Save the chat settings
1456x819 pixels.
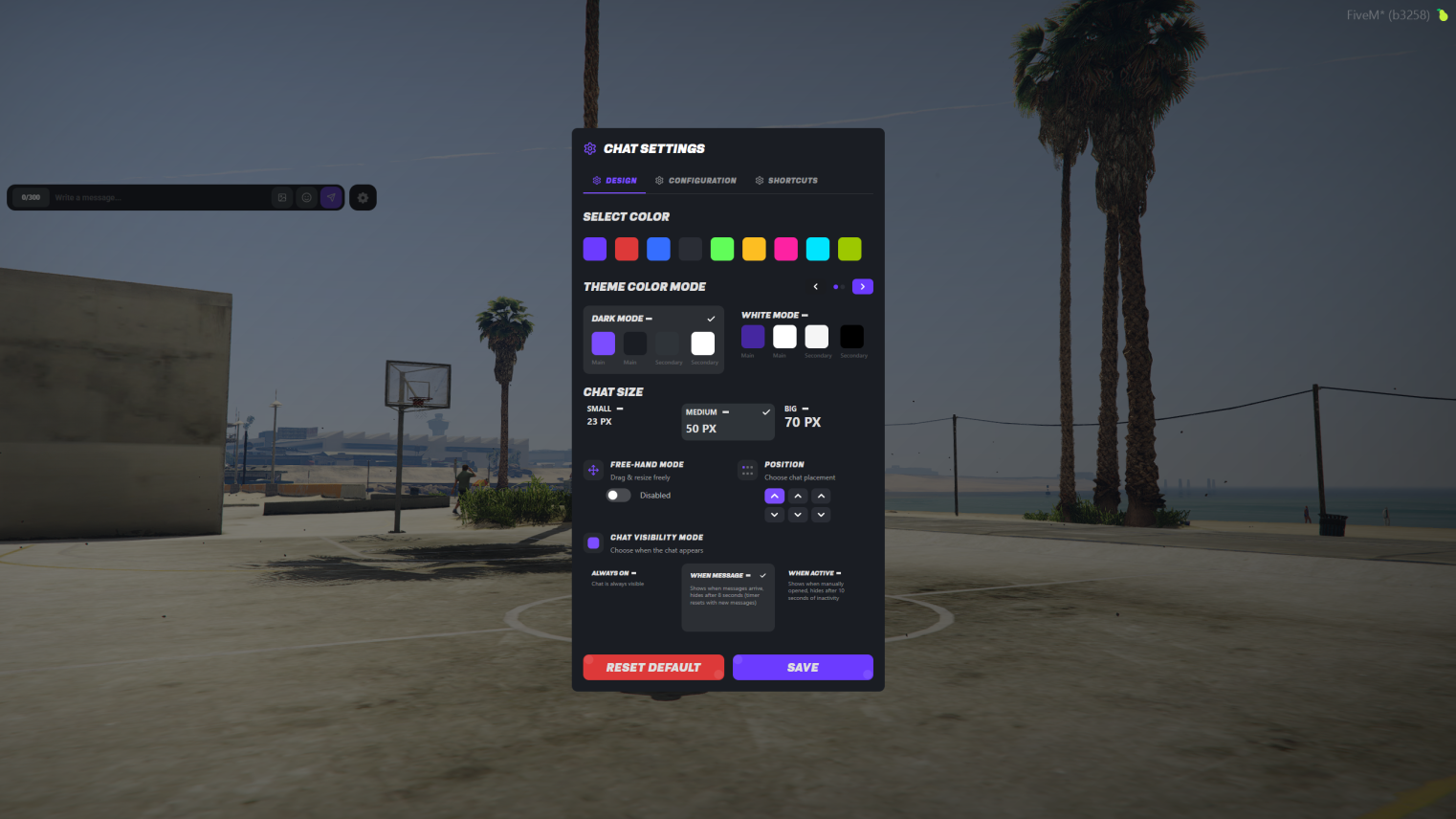[x=803, y=667]
